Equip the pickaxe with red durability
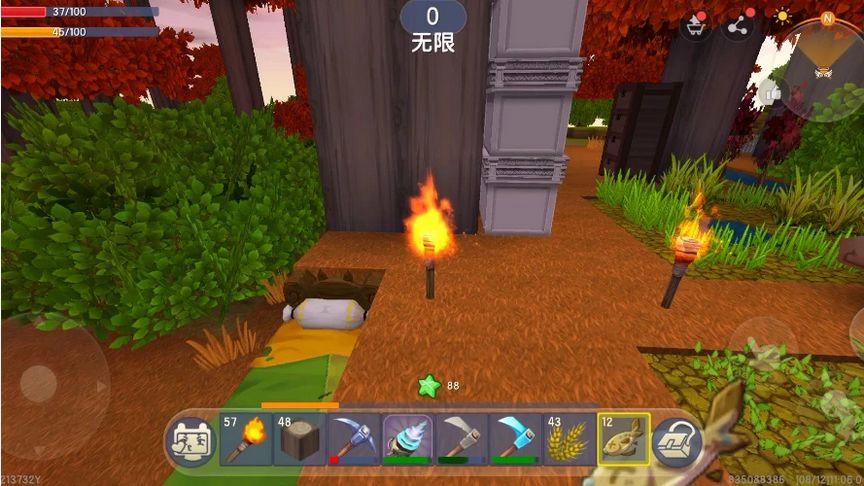The height and width of the screenshot is (486, 864). 354,439
